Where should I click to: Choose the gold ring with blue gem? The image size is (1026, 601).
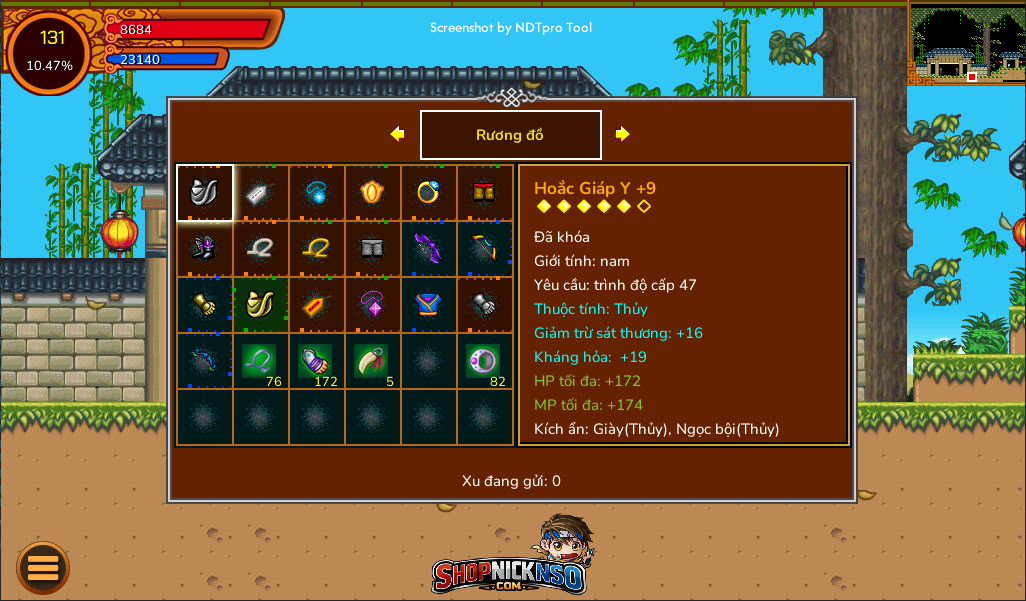[429, 193]
